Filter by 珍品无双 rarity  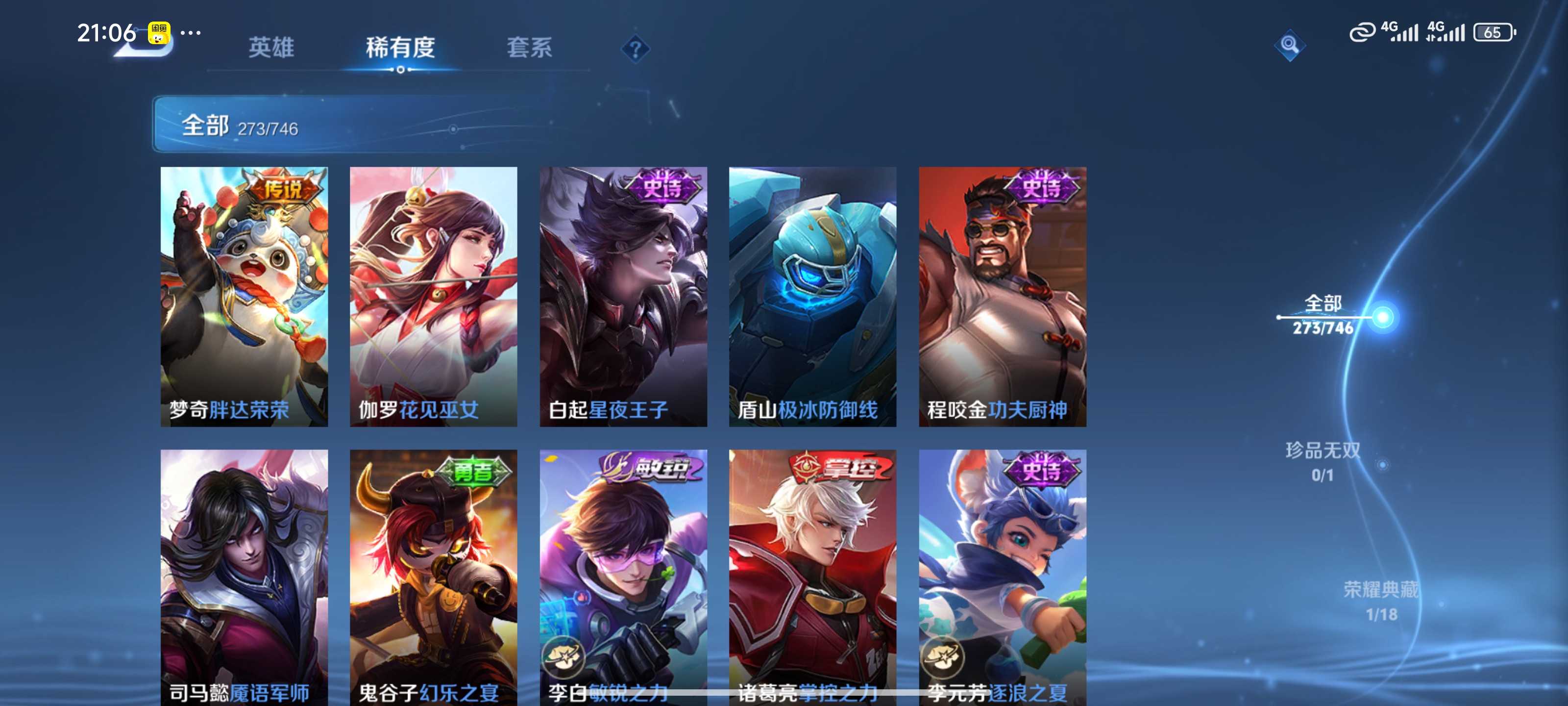[x=1323, y=462]
